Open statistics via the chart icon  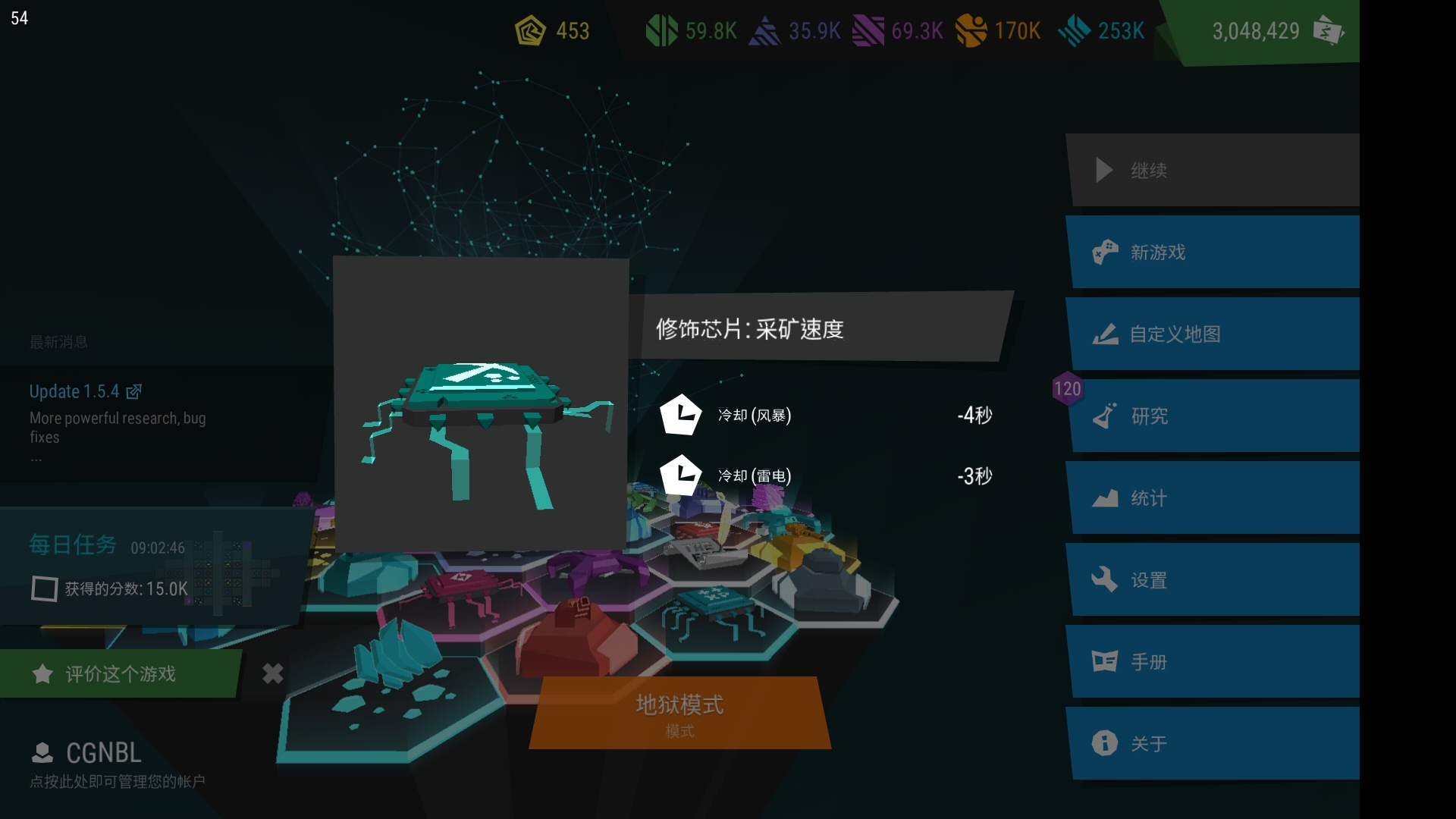click(1106, 497)
